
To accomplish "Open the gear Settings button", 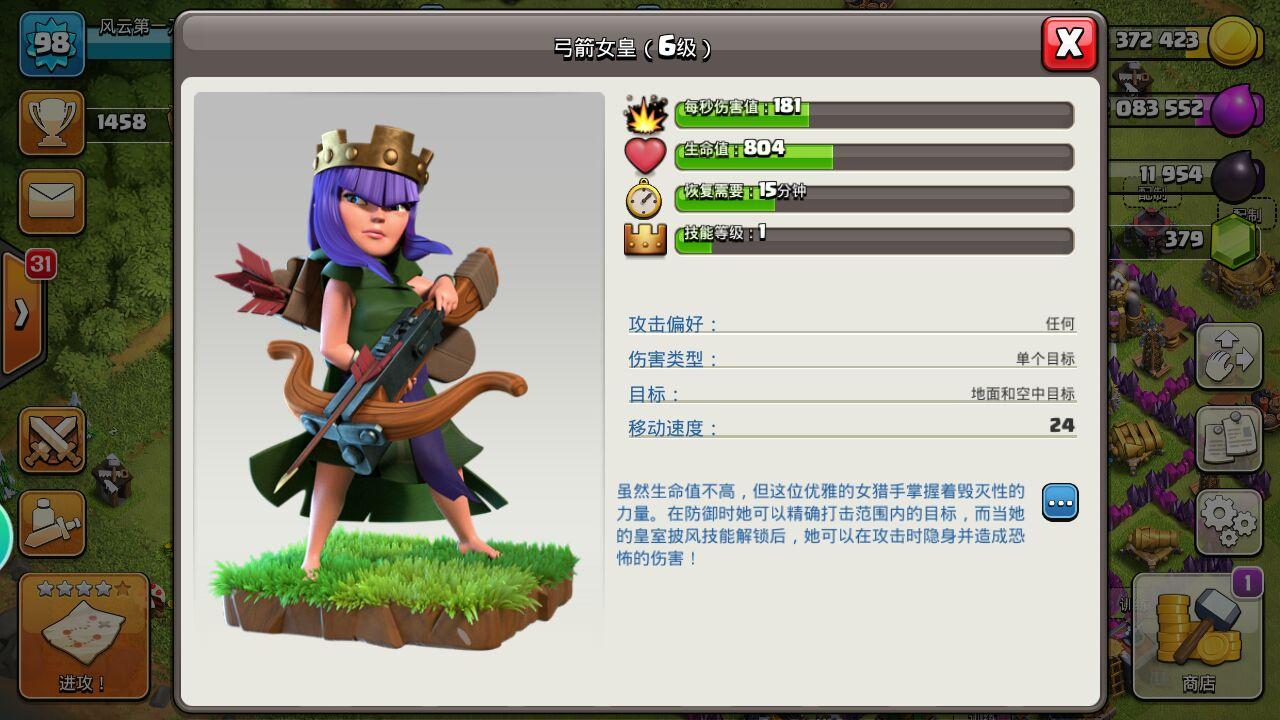I will click(1228, 521).
